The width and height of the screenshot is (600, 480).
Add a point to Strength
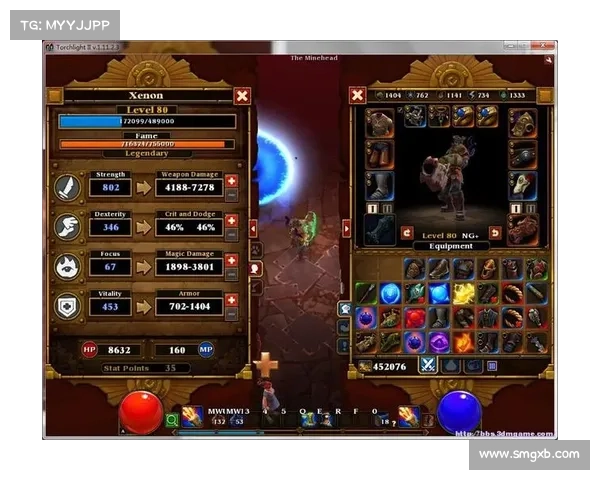pos(232,181)
